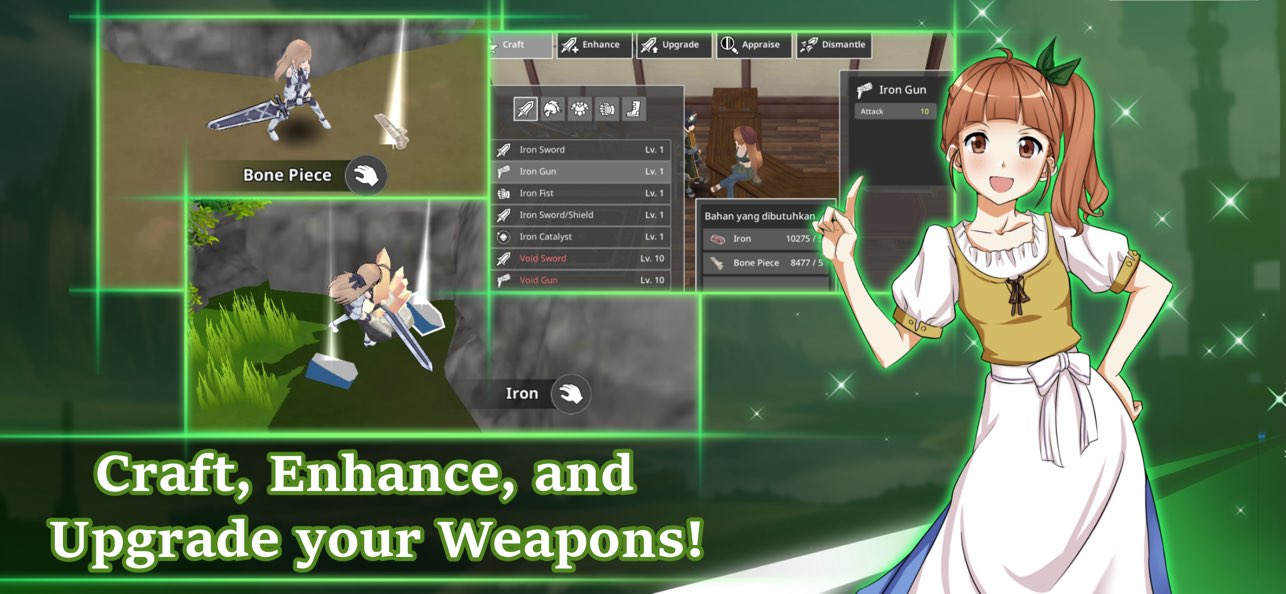
Task: Pick Iron Fist in the recipe list
Action: [581, 193]
